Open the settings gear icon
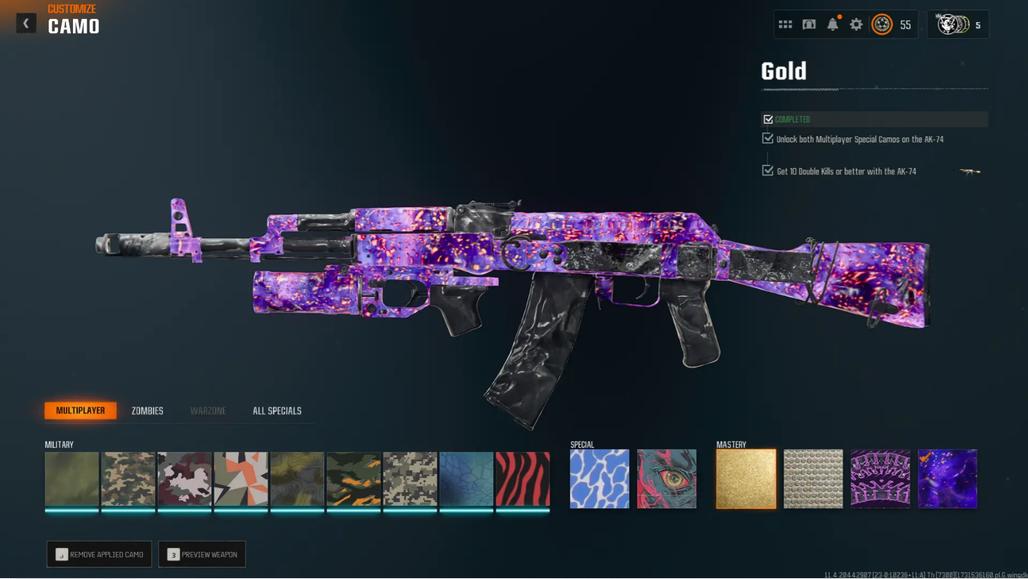 point(856,24)
